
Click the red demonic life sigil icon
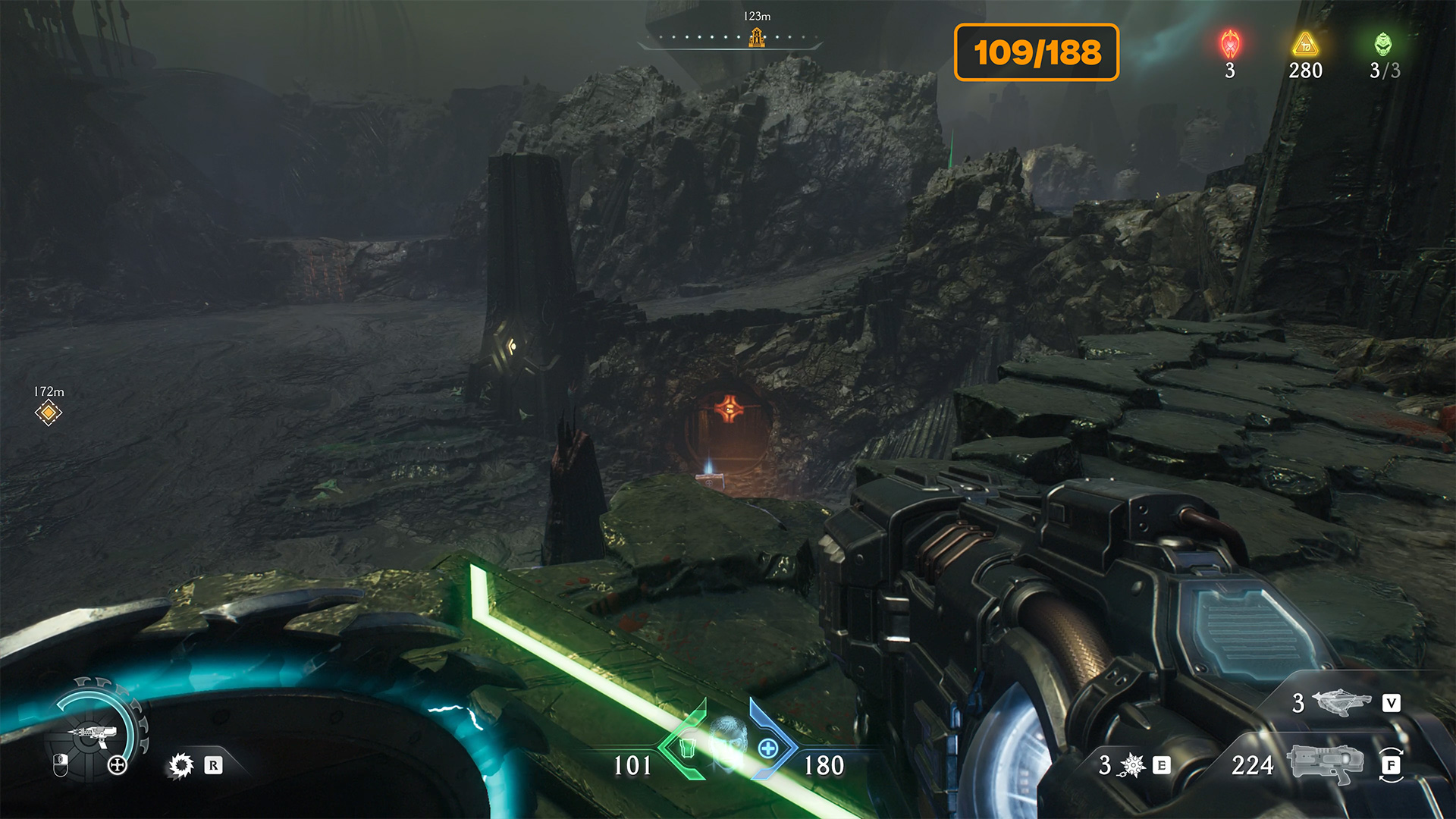1230,45
